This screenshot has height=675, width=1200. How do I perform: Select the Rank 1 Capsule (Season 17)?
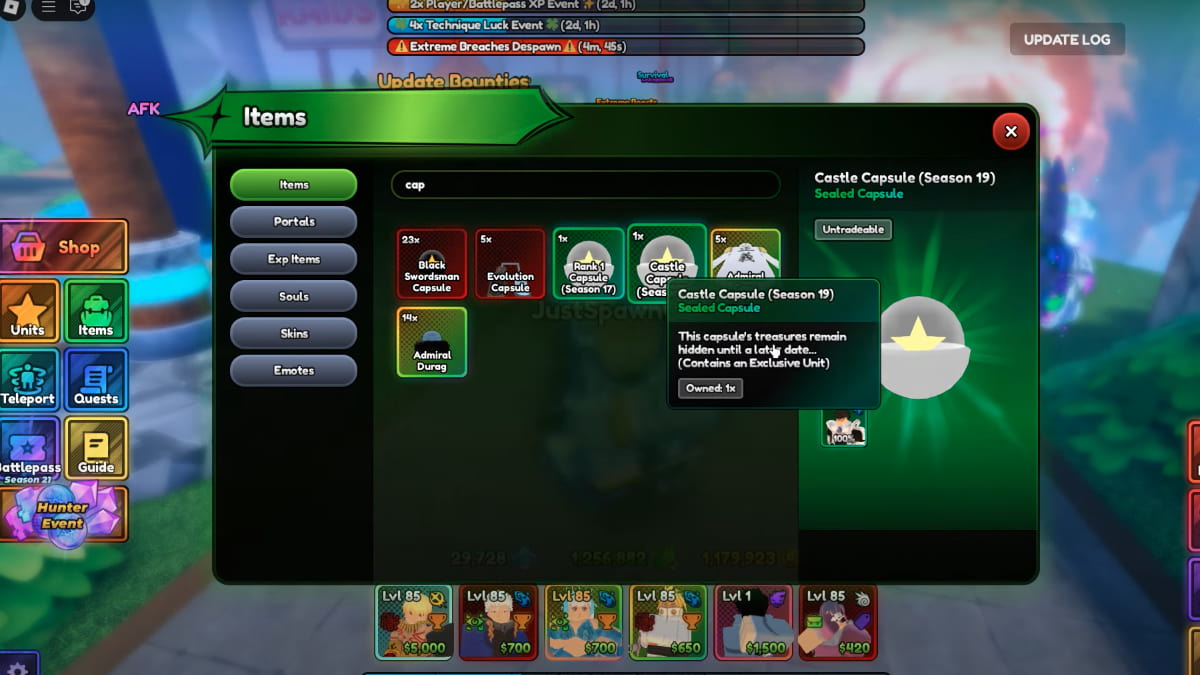[589, 264]
